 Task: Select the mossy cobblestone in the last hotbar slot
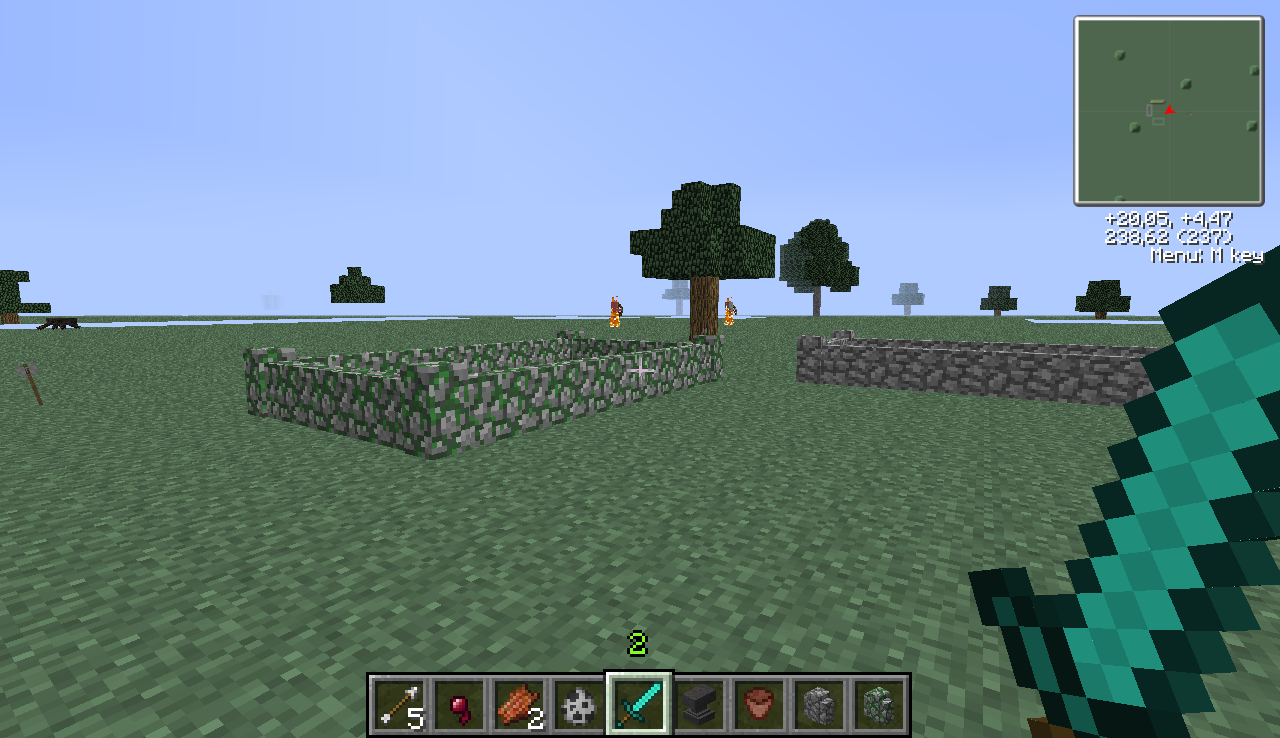(x=879, y=703)
